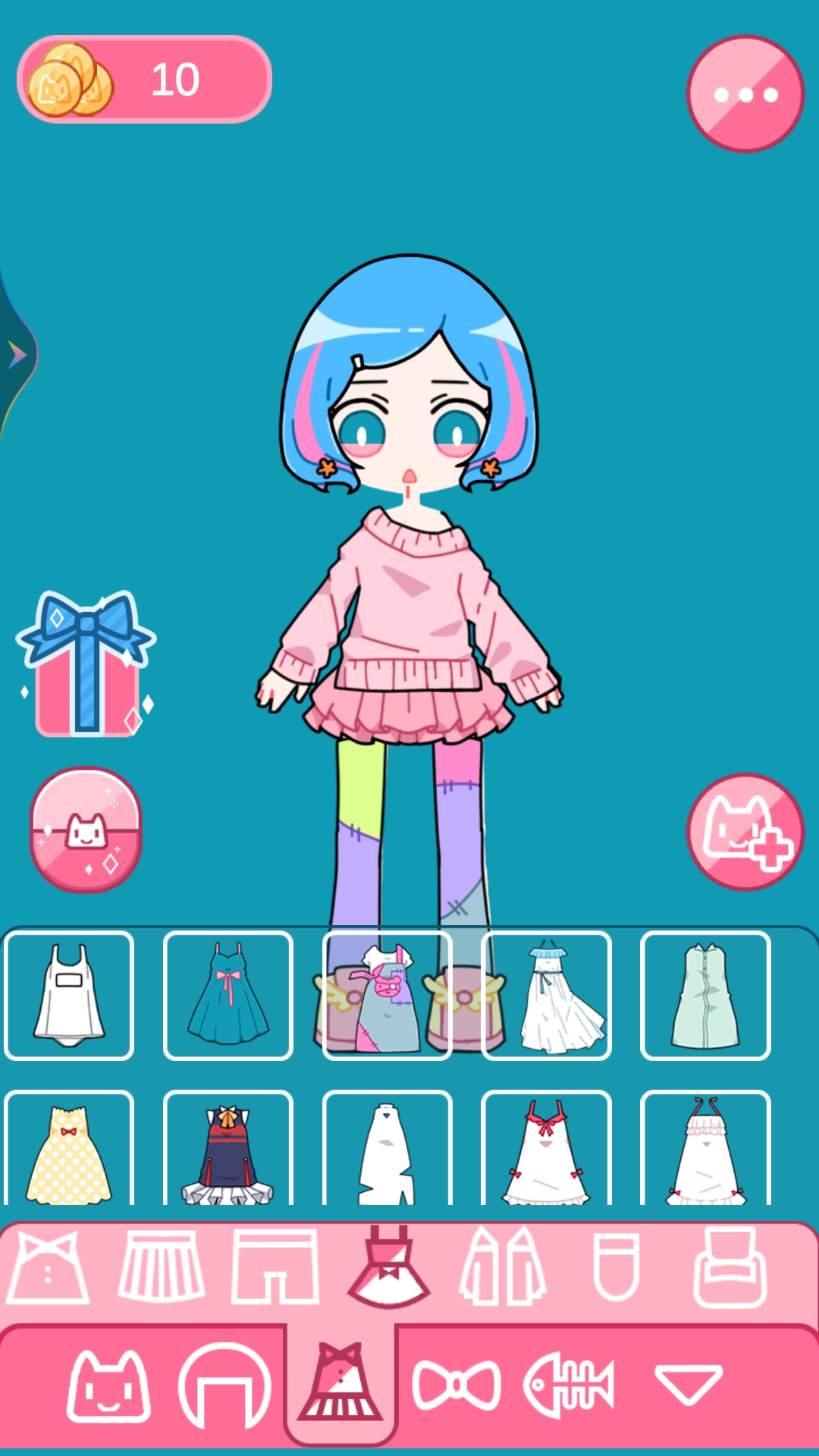This screenshot has width=819, height=1456.
Task: Select the teal dress with pink ribbon
Action: click(x=228, y=995)
